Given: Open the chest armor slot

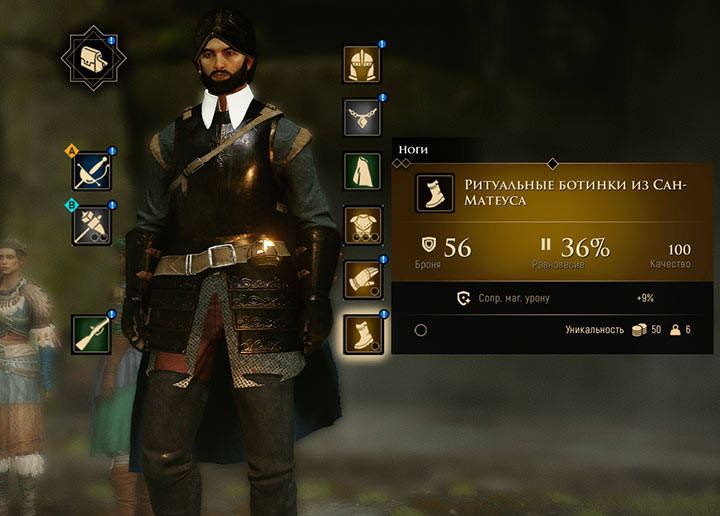Looking at the screenshot, I should (362, 225).
